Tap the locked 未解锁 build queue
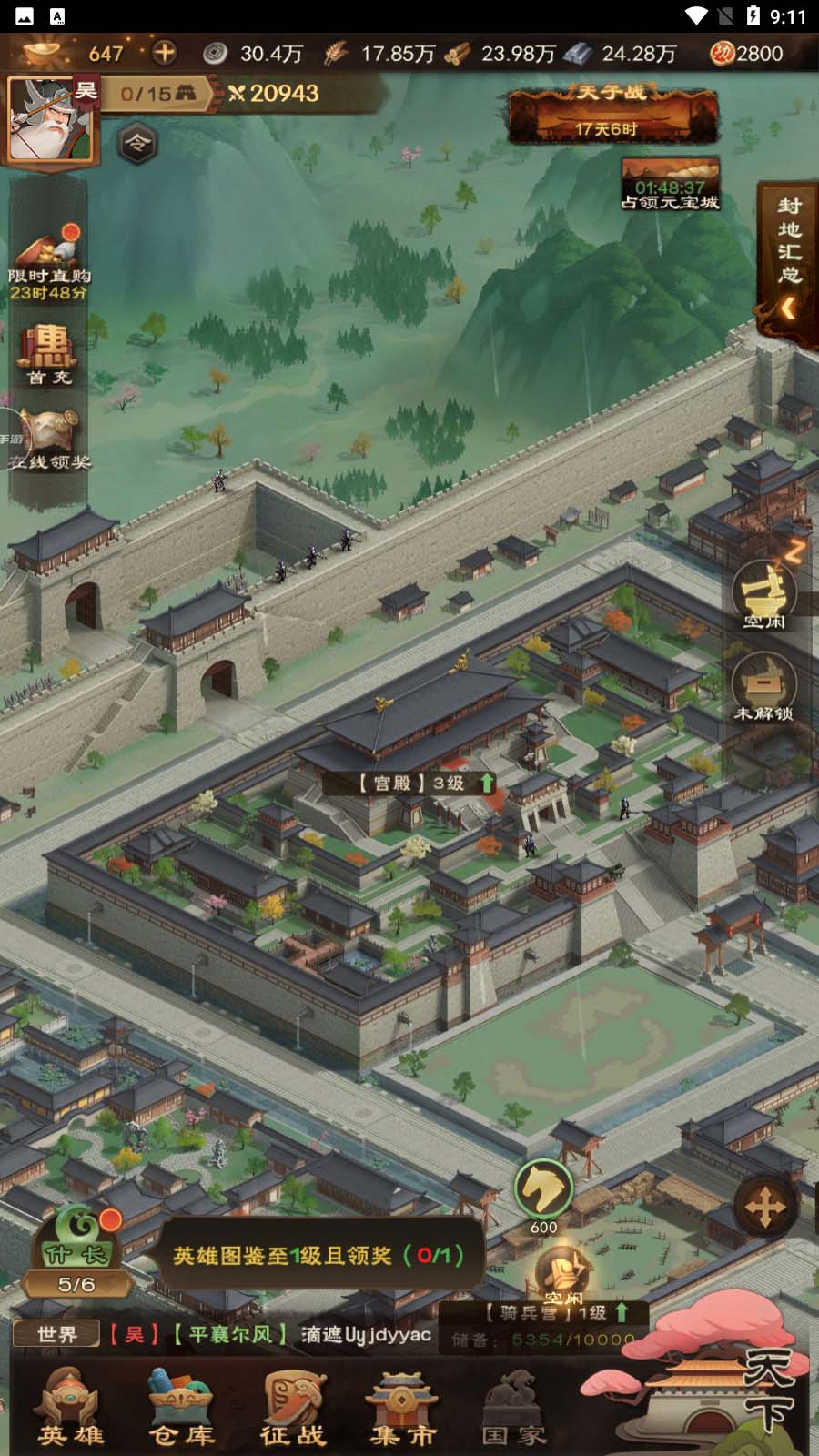819x1456 pixels. tap(764, 687)
